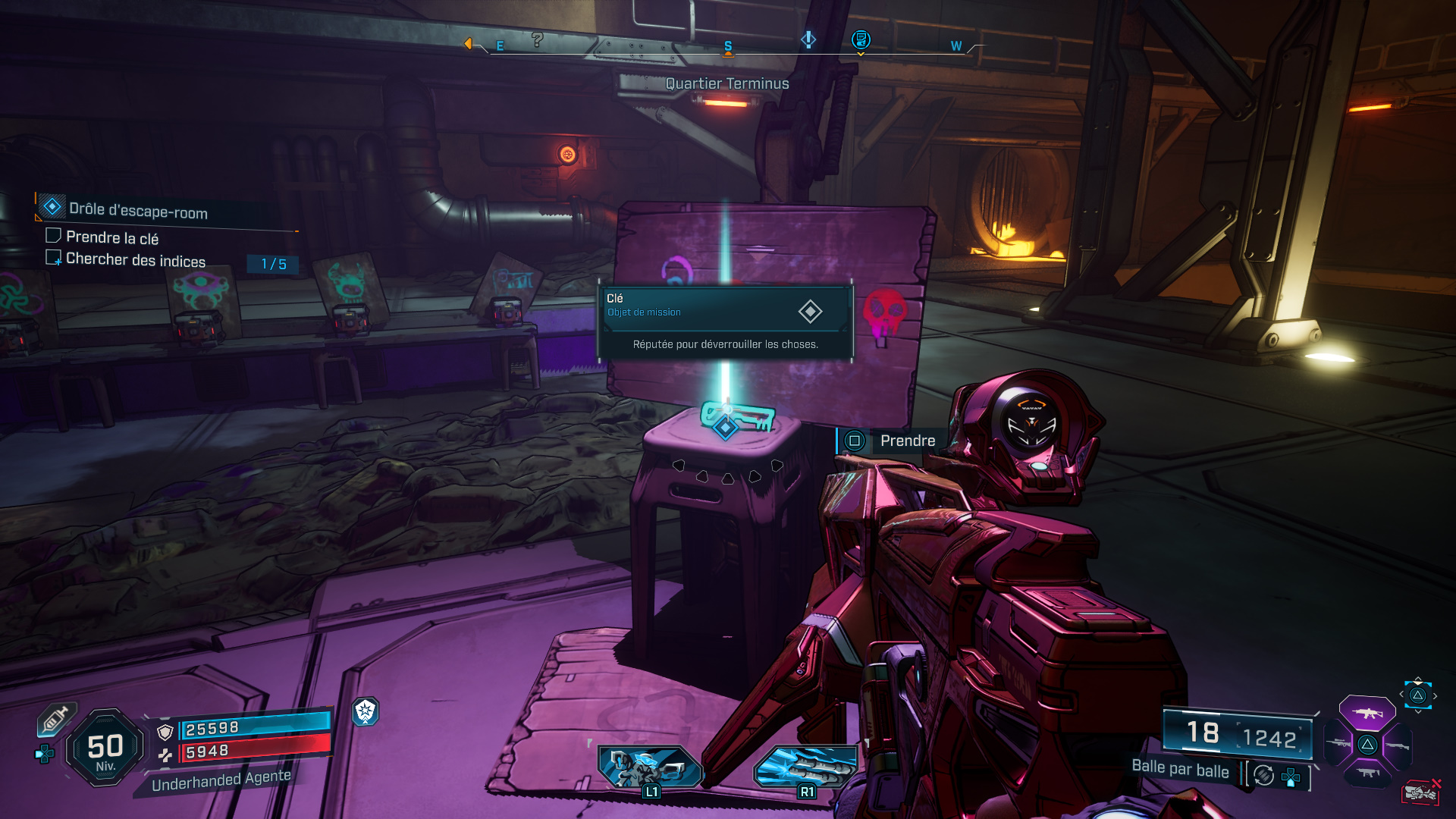Click the reload arrows icon beside Balle par balle
1456x819 pixels.
point(1263,776)
